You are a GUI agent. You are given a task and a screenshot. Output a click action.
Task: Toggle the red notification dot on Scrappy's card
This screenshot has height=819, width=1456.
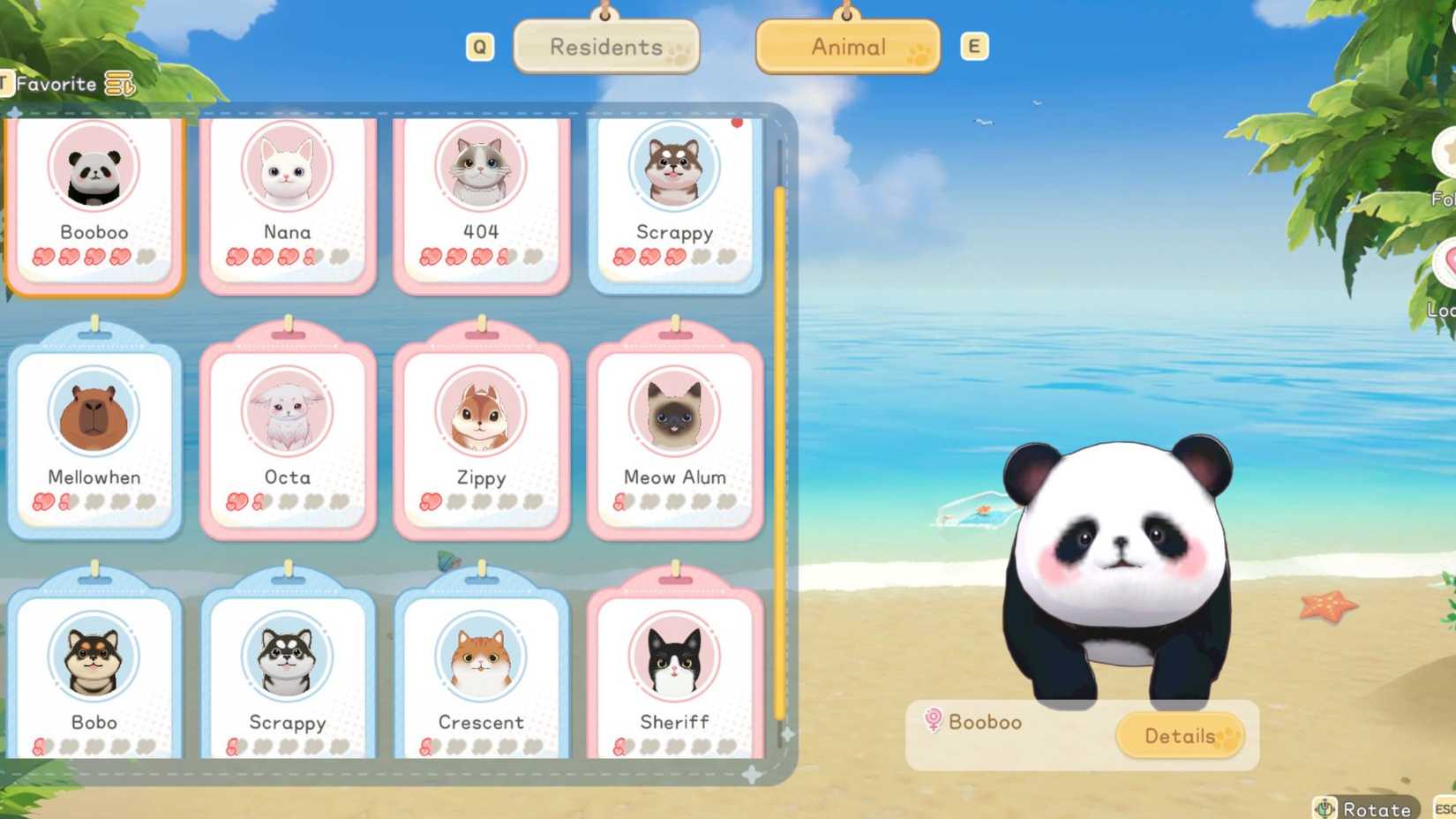[736, 125]
